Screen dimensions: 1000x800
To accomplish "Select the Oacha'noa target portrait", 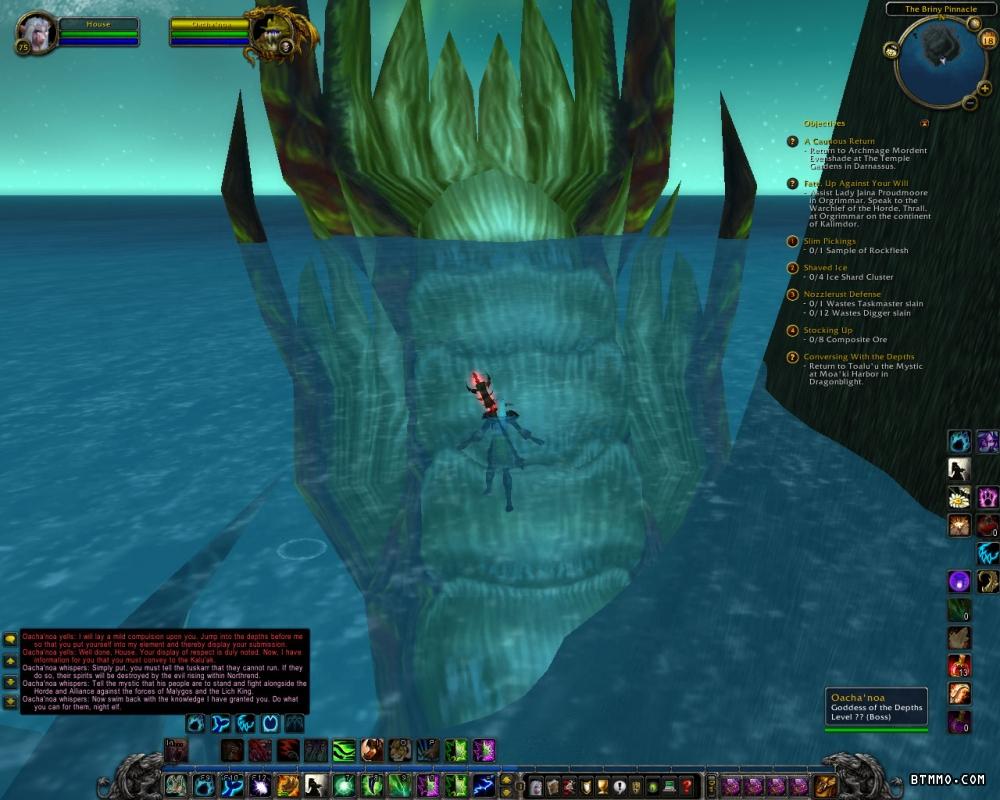I will click(x=270, y=31).
